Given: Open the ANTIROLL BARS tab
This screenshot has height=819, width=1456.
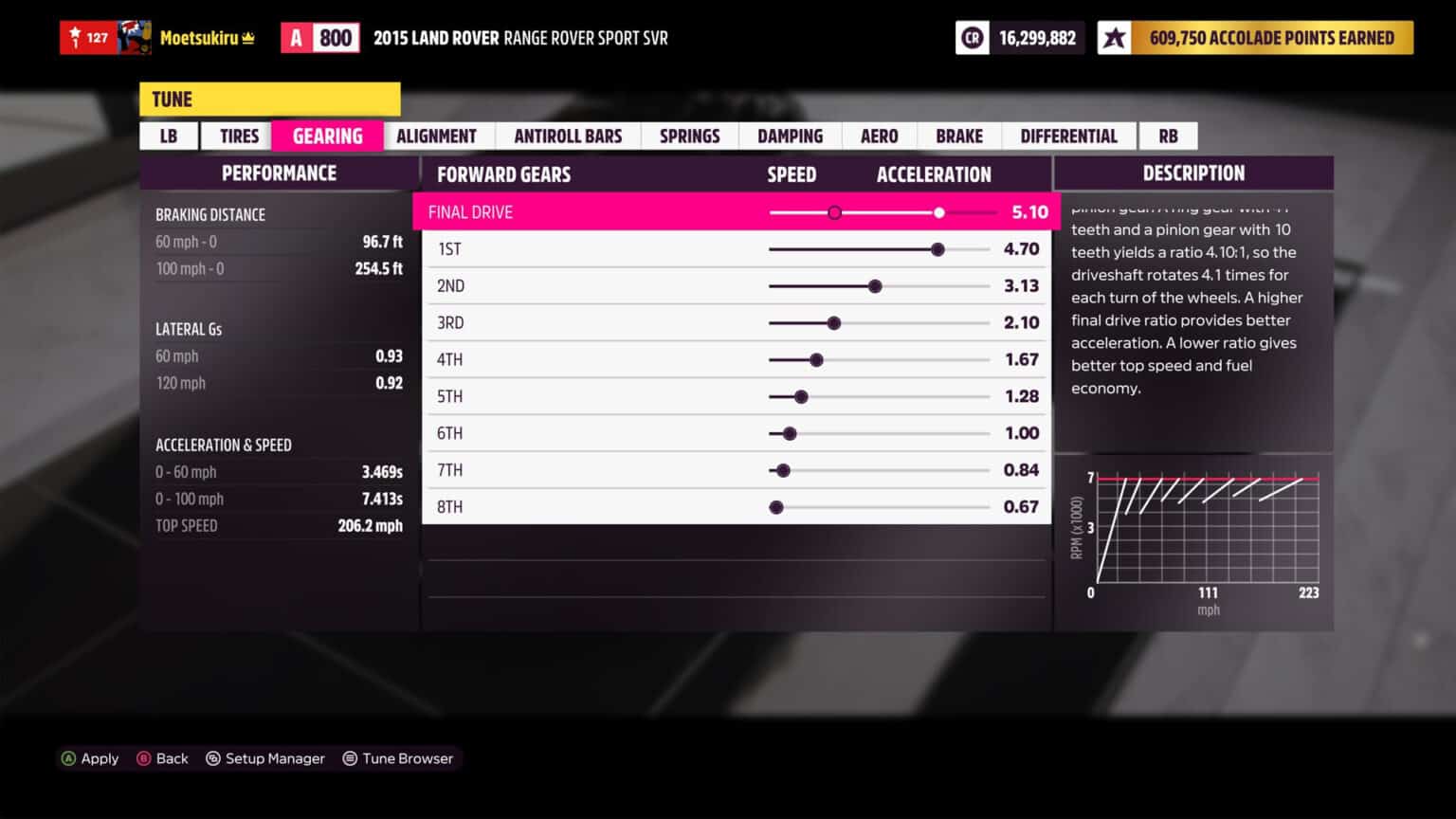Looking at the screenshot, I should [x=567, y=136].
